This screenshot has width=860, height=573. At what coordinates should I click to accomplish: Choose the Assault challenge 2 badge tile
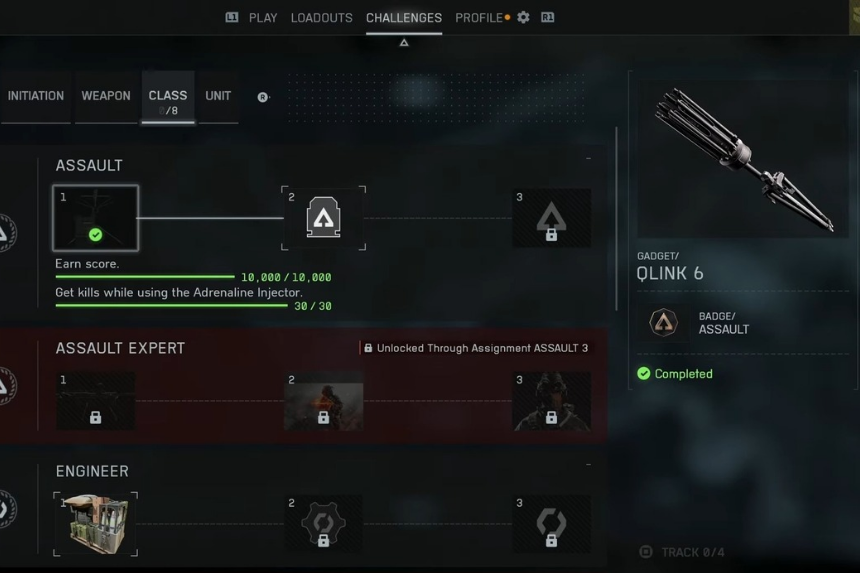point(323,218)
